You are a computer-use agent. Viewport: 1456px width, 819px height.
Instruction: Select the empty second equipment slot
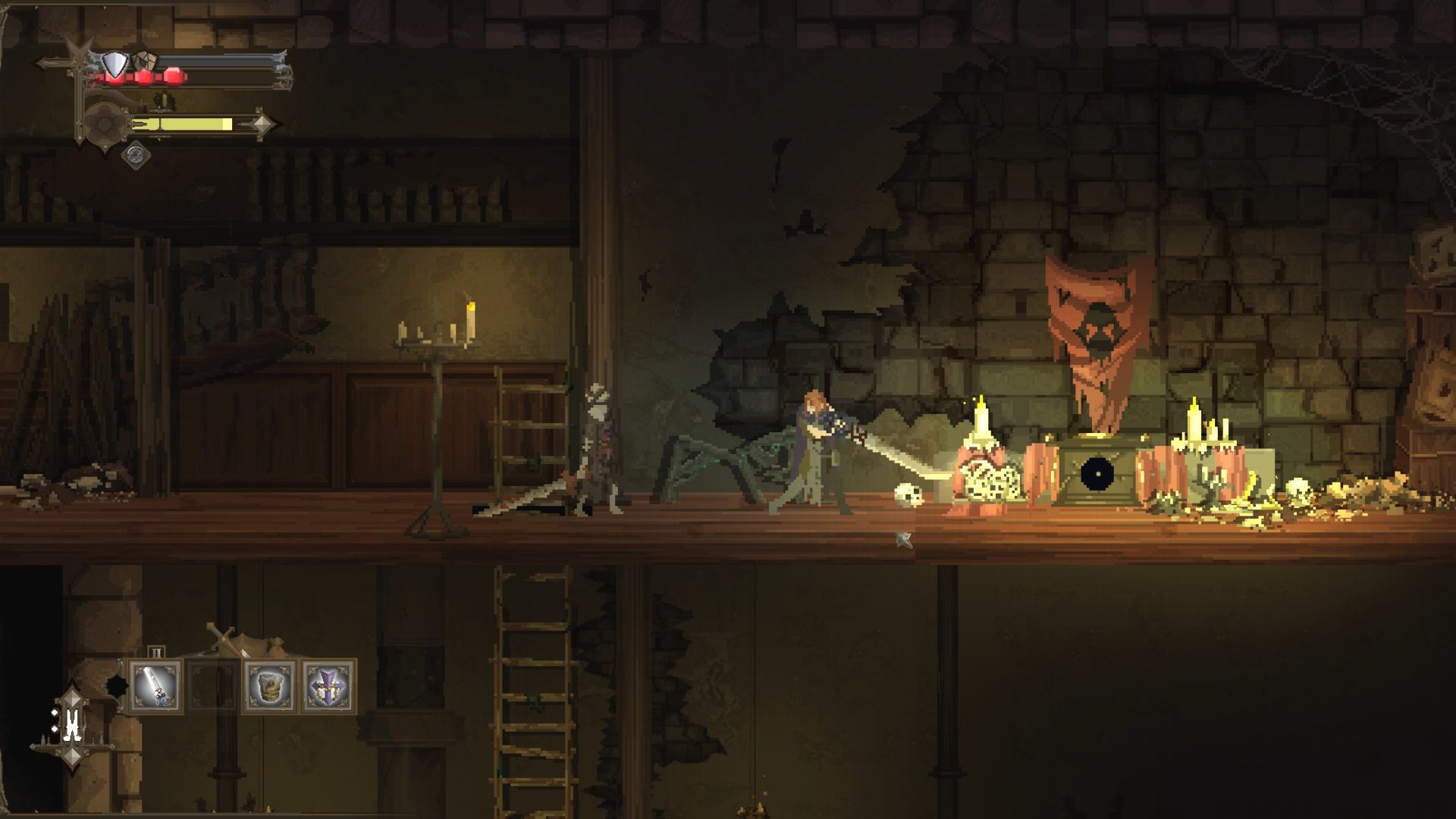click(212, 687)
